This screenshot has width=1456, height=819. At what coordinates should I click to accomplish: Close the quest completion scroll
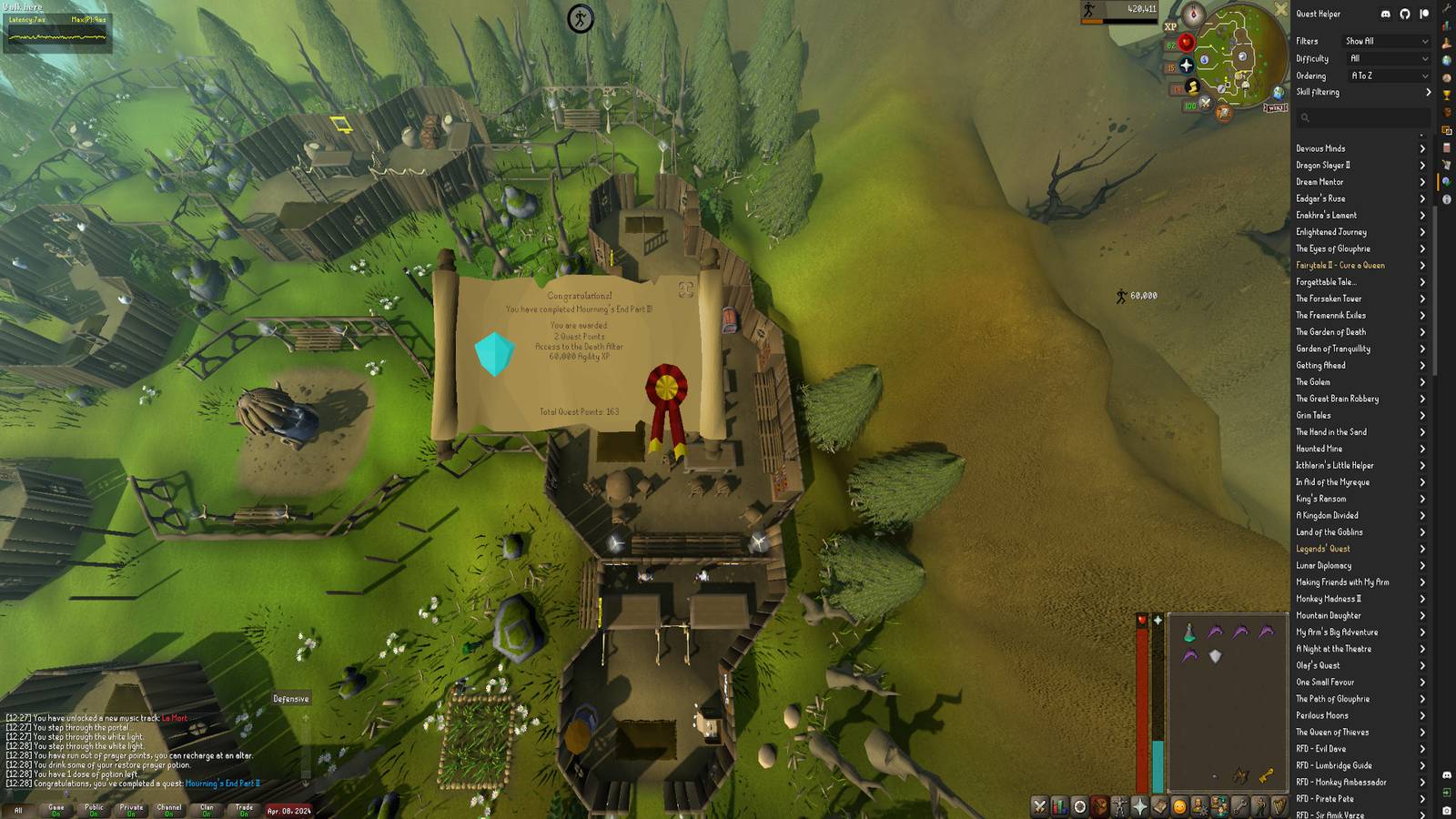point(686,289)
